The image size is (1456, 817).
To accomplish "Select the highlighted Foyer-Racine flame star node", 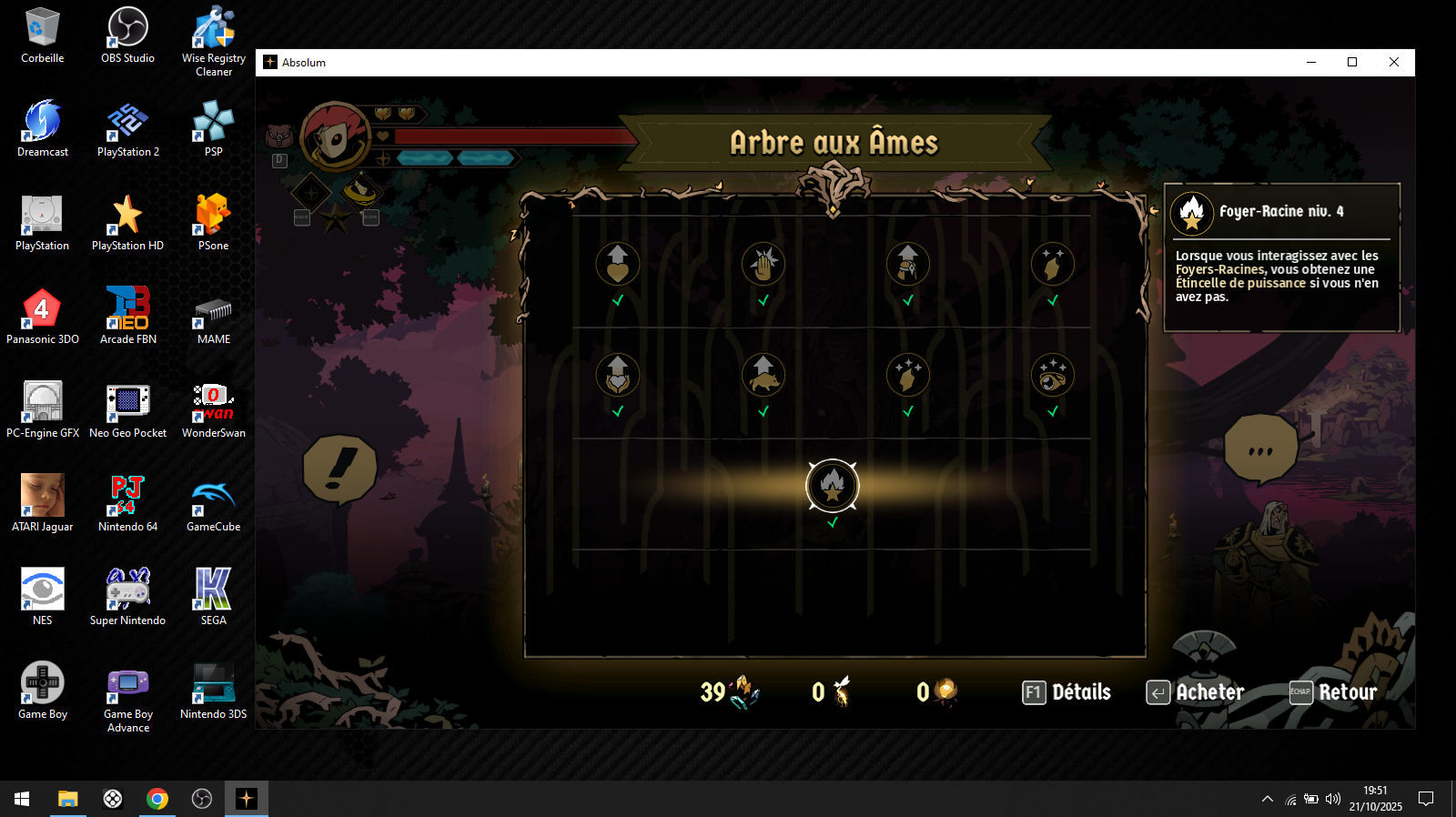I will [x=832, y=485].
